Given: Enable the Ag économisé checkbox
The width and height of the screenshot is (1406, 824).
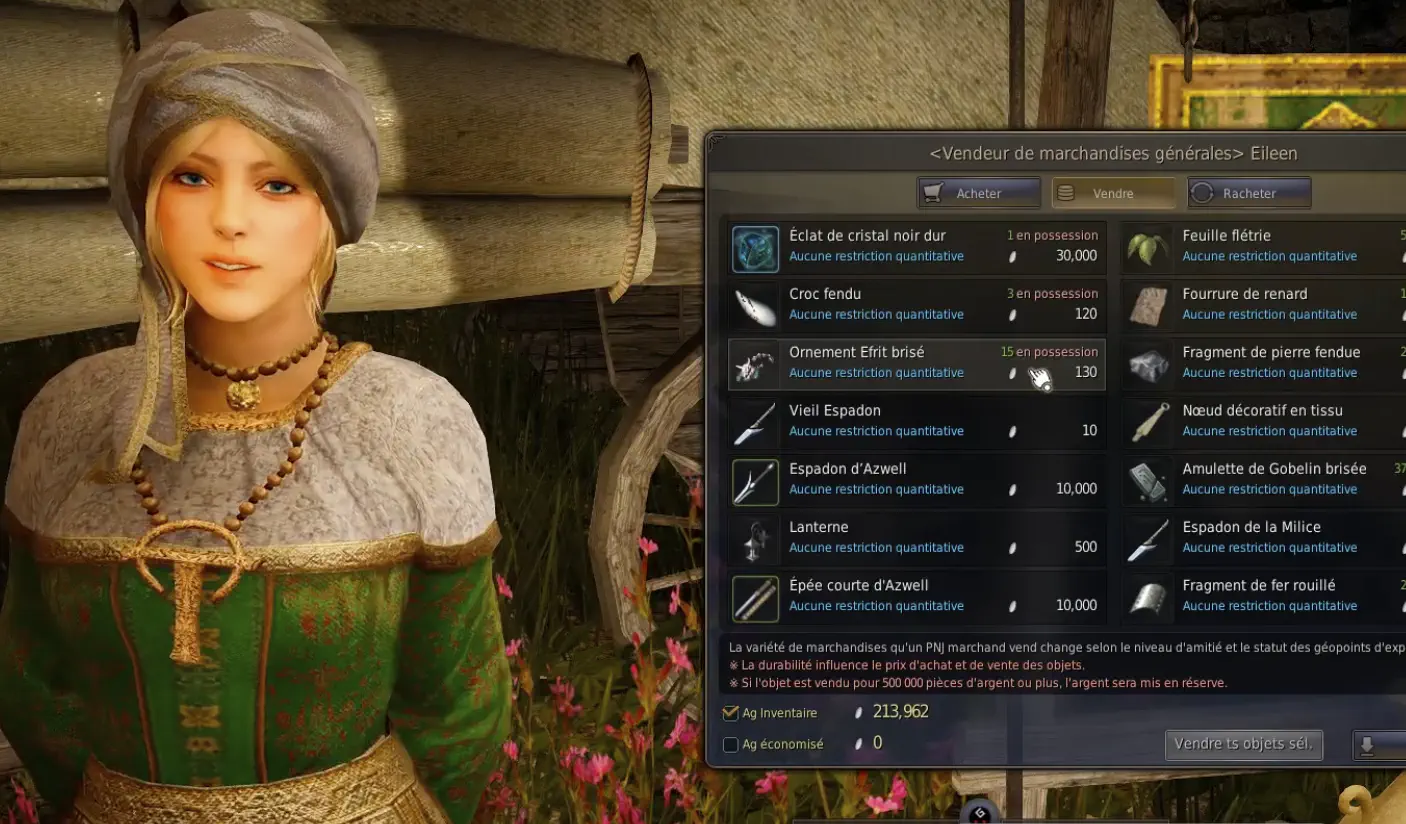Looking at the screenshot, I should (x=730, y=744).
